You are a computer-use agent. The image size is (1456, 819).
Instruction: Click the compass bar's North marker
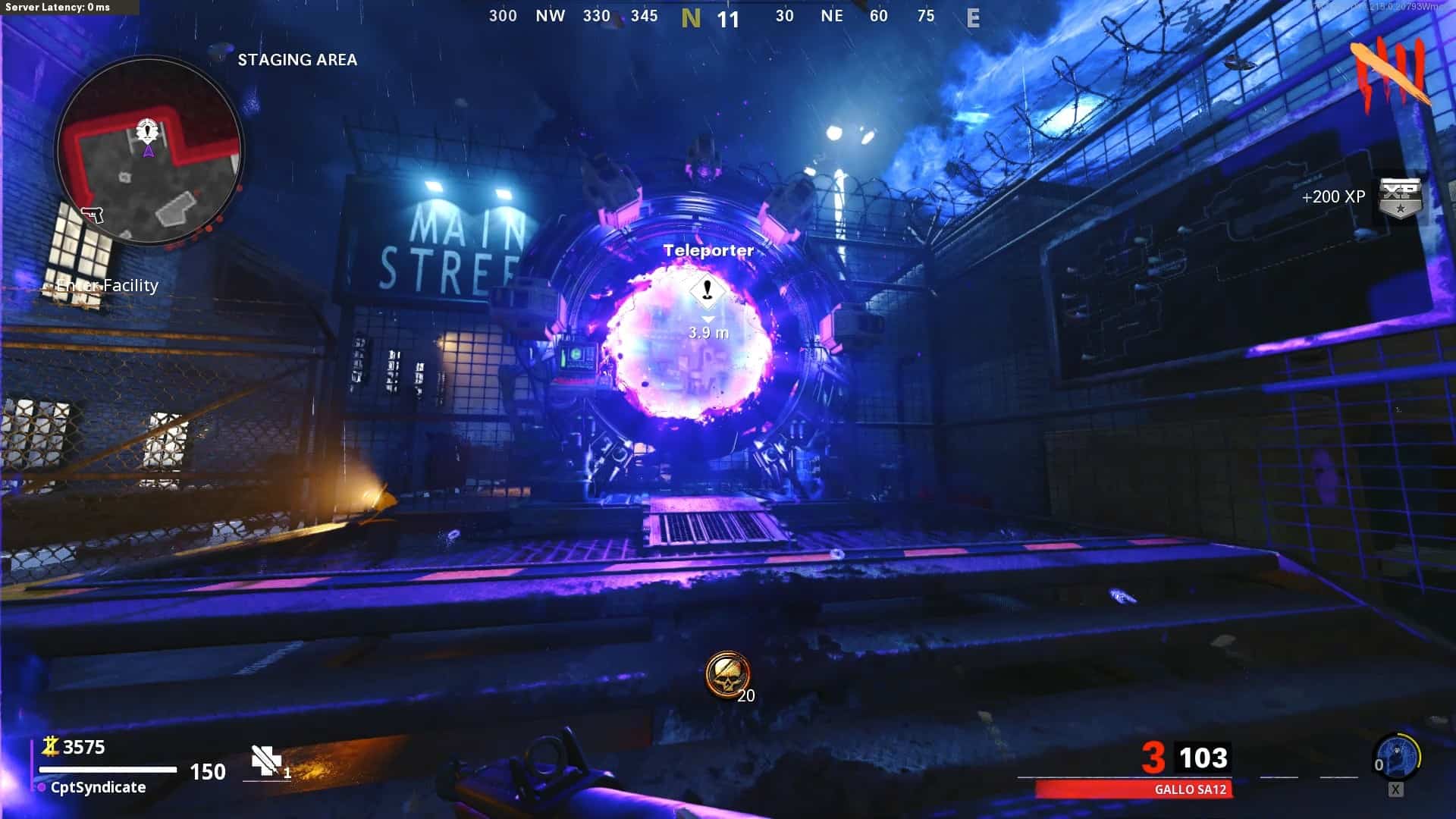pyautogui.click(x=690, y=17)
